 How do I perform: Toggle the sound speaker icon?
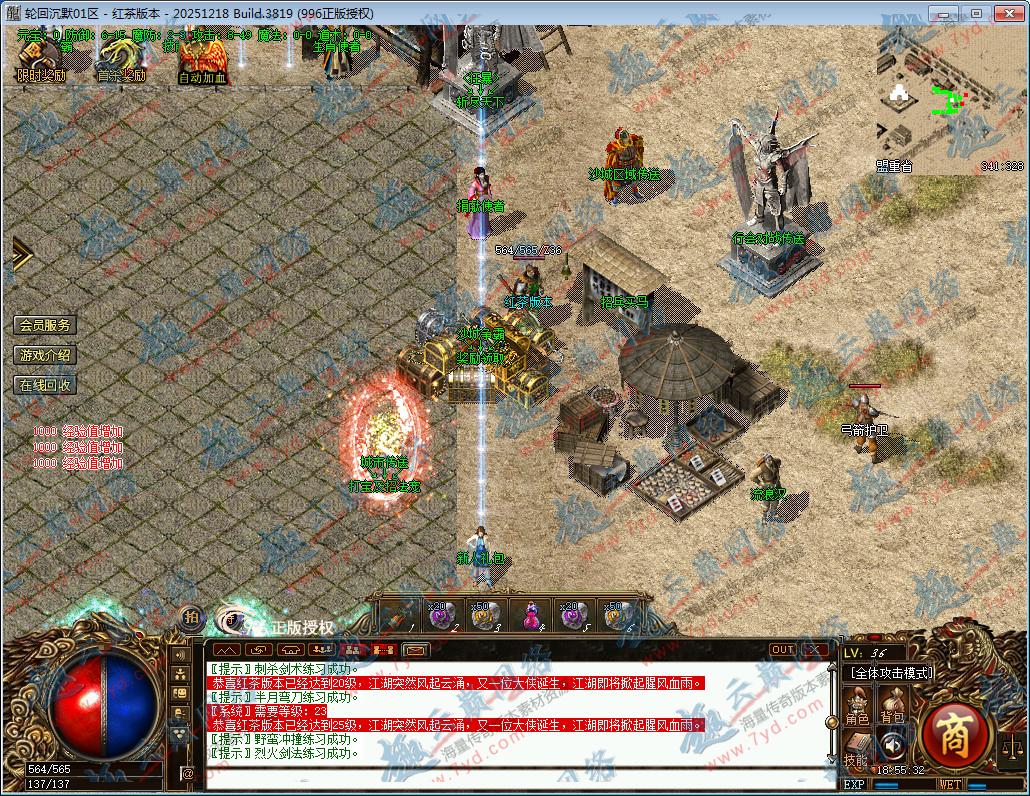click(x=890, y=745)
